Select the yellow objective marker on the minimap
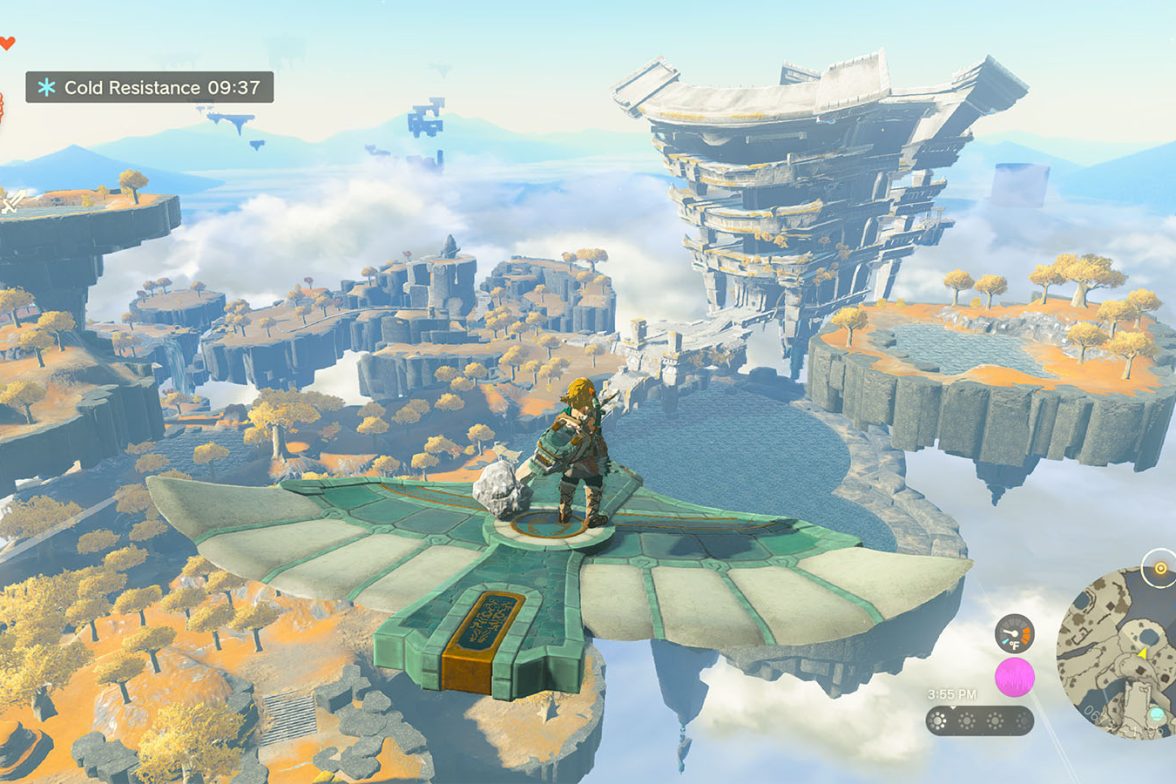This screenshot has width=1176, height=784. pyautogui.click(x=1160, y=567)
